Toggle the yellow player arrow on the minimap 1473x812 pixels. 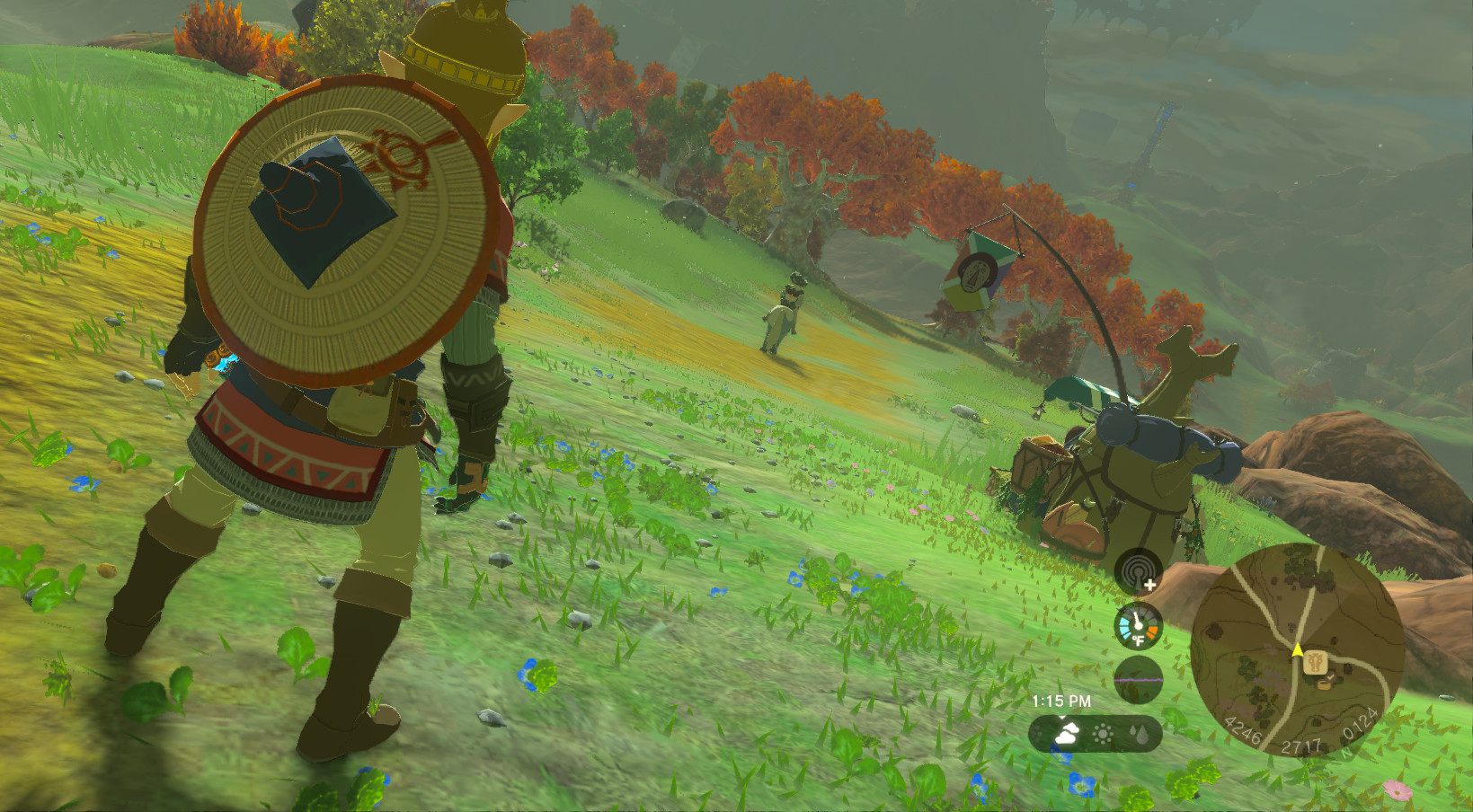point(1298,649)
